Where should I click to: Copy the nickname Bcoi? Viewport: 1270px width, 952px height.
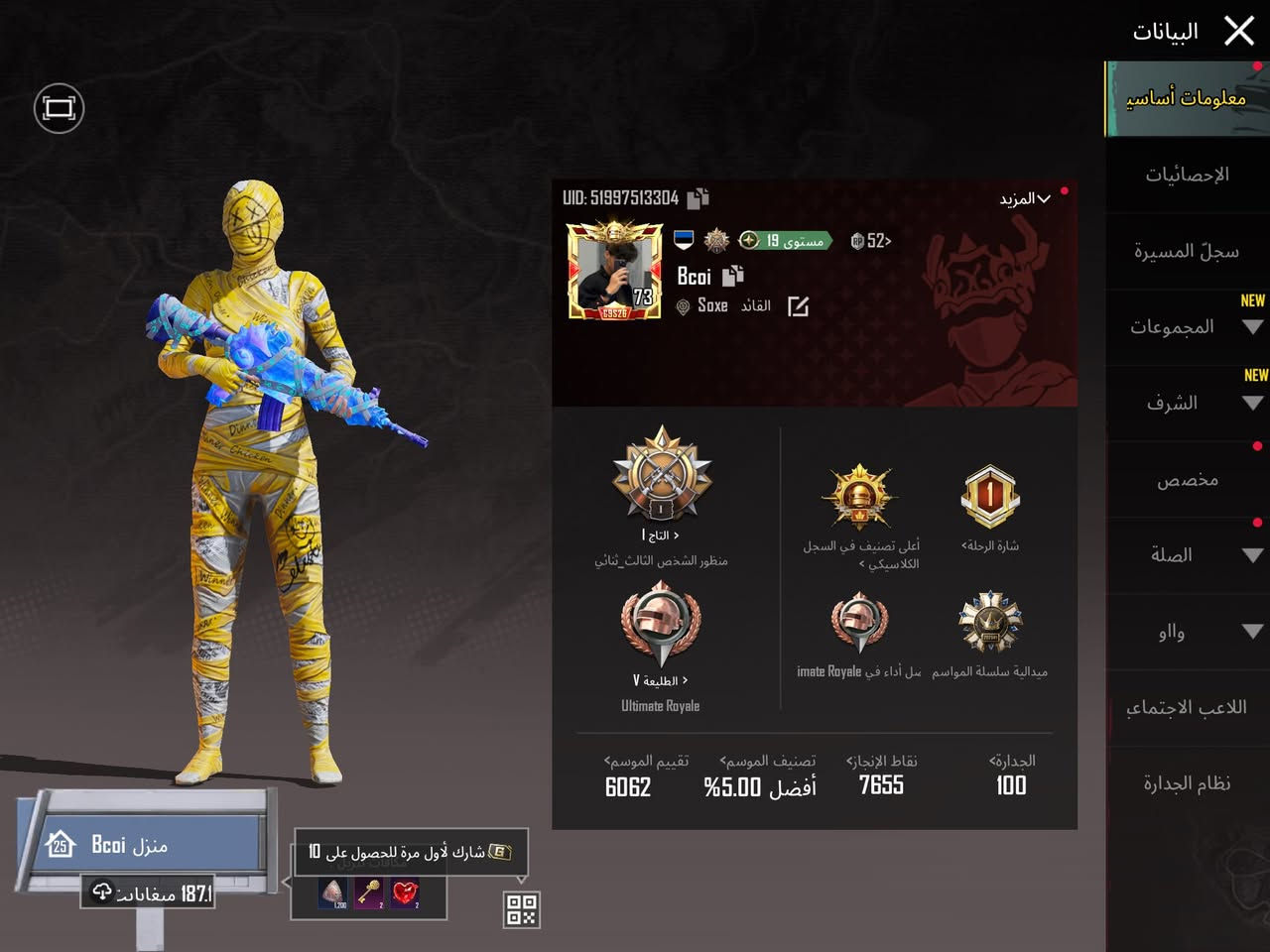[x=731, y=278]
